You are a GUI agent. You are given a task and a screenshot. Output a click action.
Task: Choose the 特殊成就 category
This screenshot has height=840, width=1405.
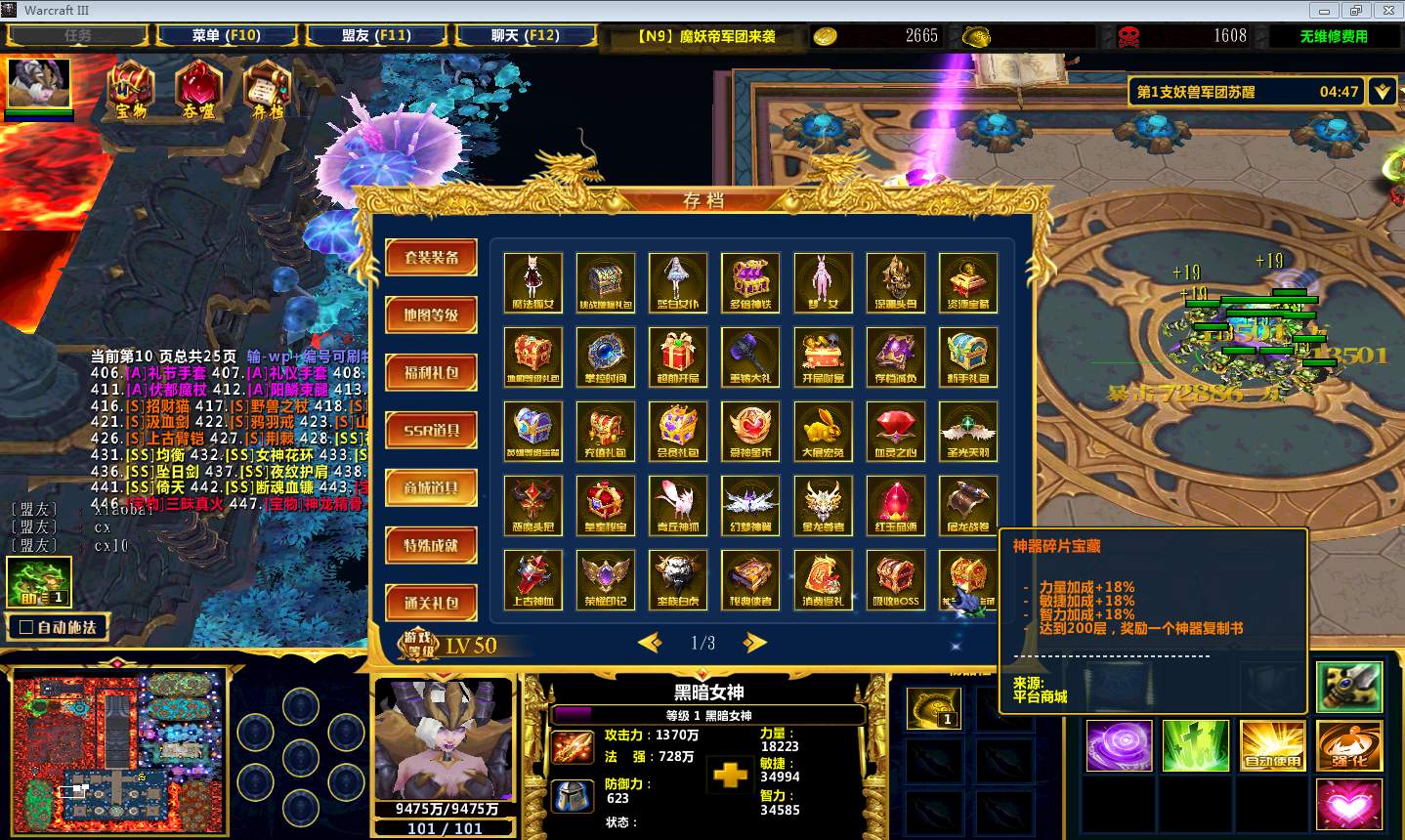[x=431, y=545]
